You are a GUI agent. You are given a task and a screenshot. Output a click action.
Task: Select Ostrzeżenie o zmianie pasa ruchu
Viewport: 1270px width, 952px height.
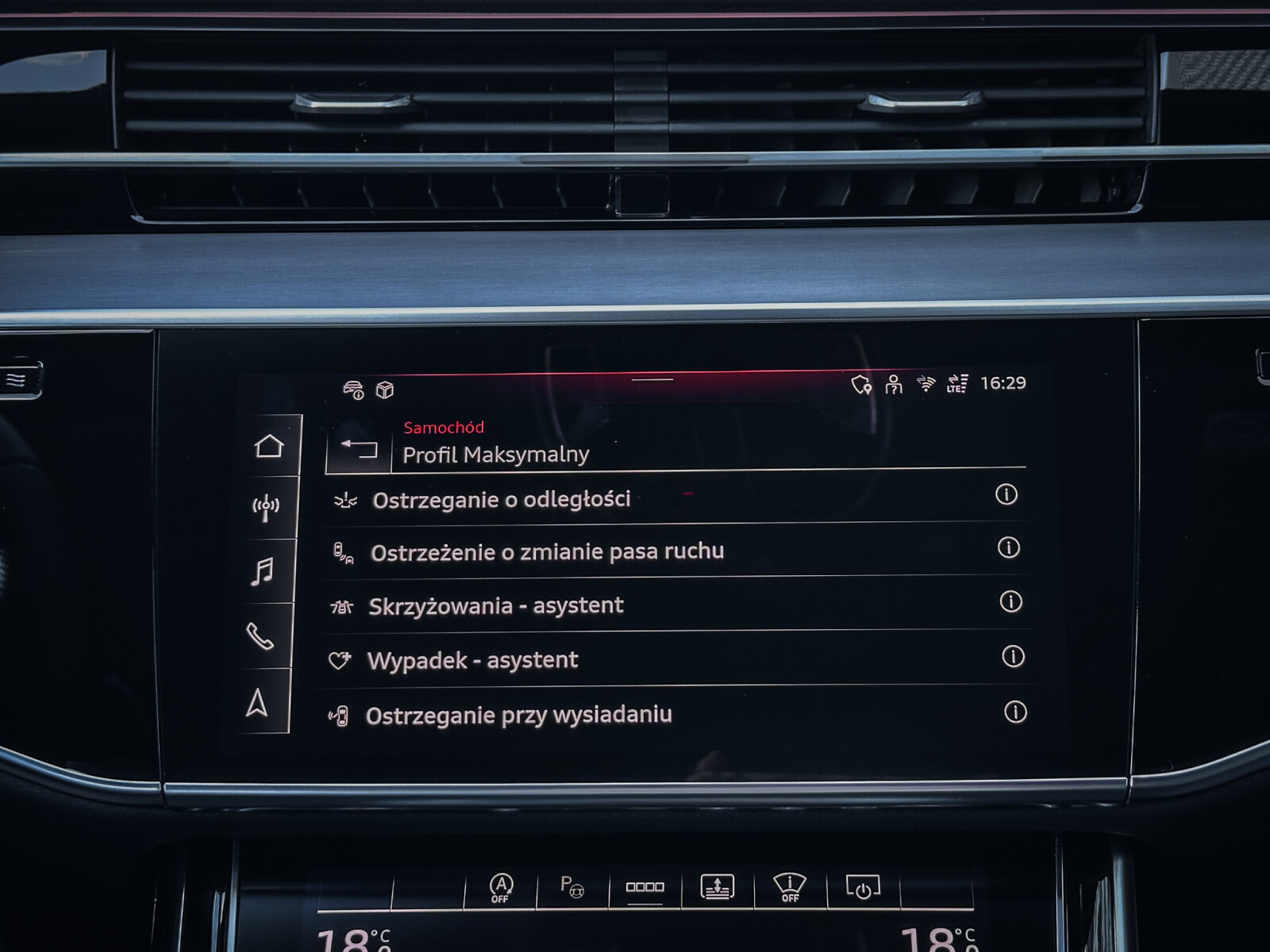546,552
